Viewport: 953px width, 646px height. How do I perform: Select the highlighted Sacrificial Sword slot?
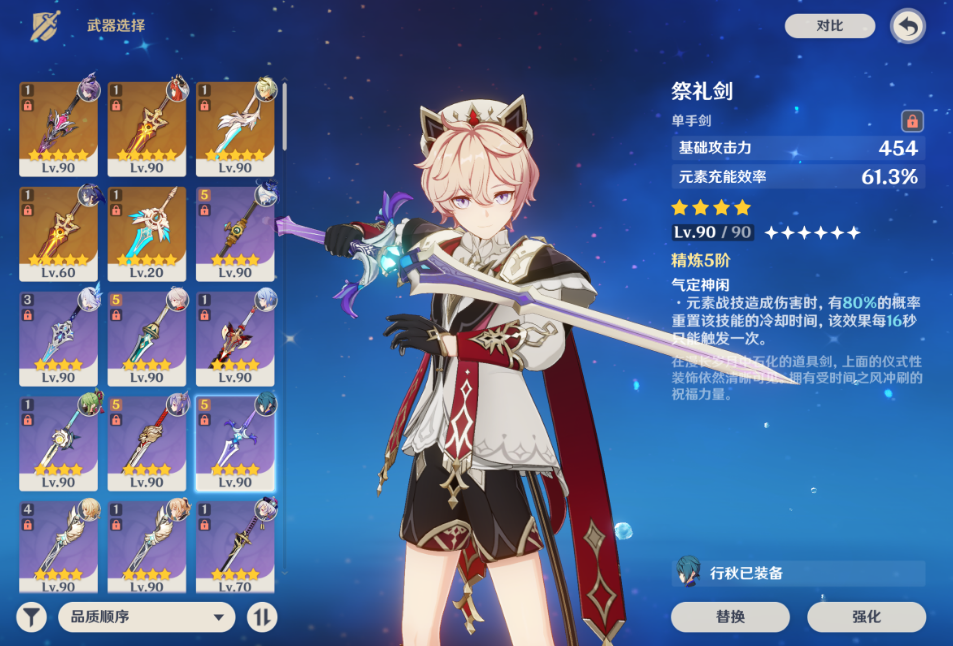point(235,442)
